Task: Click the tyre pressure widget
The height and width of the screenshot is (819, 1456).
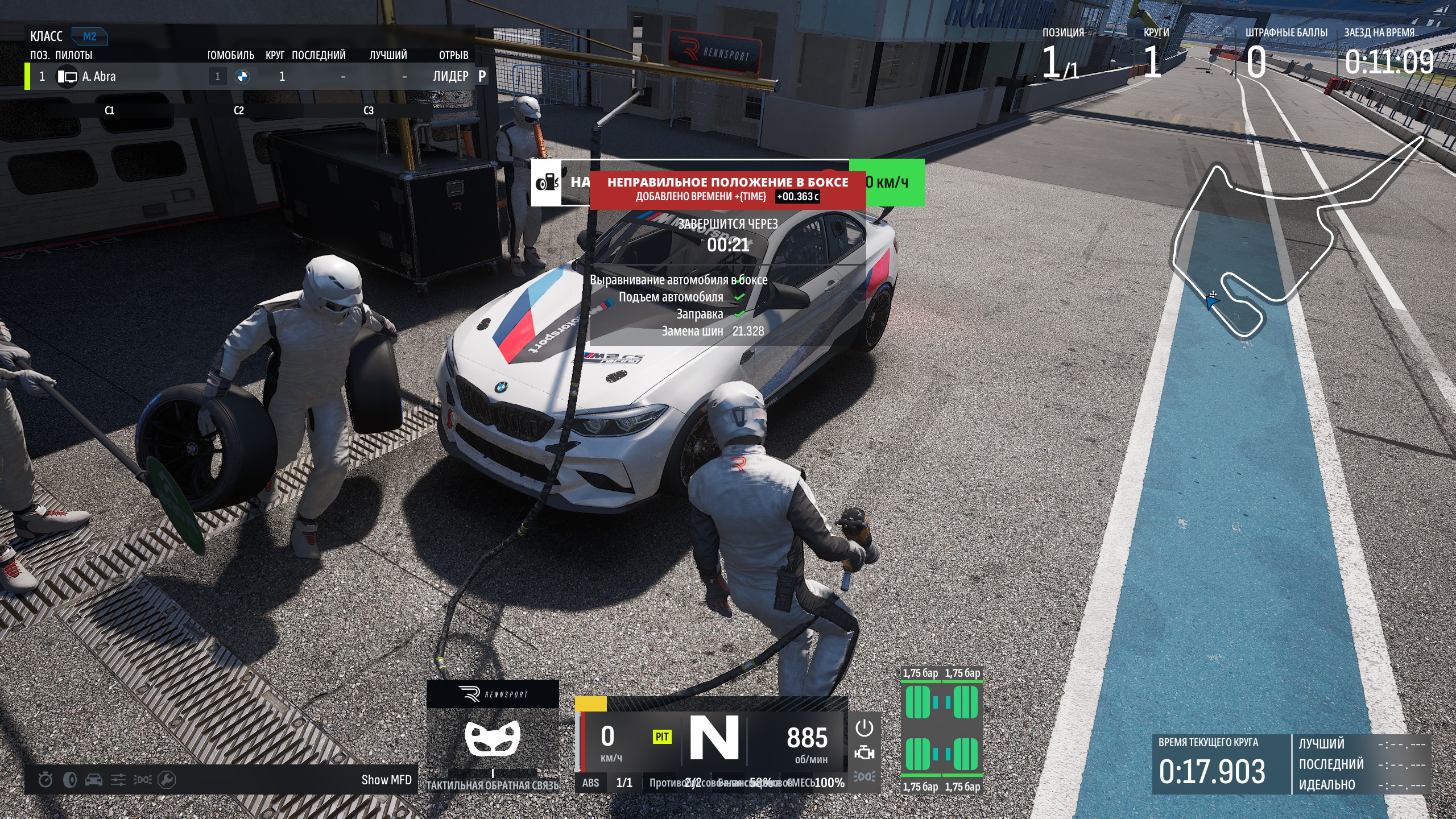Action: pos(942,730)
